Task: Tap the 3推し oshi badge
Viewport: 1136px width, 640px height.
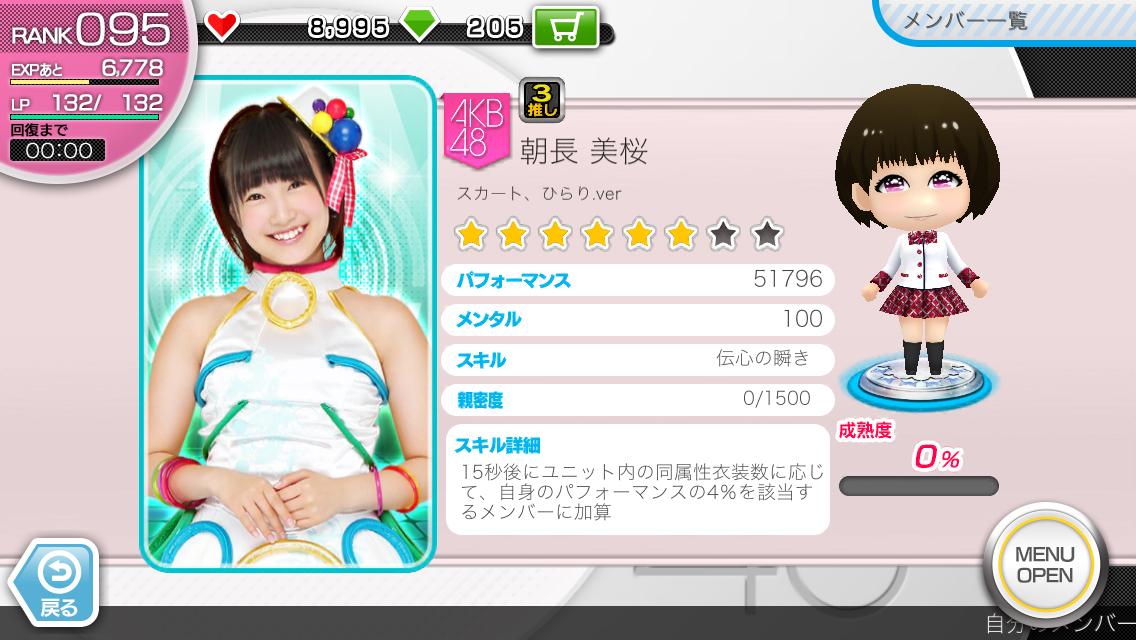Action: pos(542,100)
